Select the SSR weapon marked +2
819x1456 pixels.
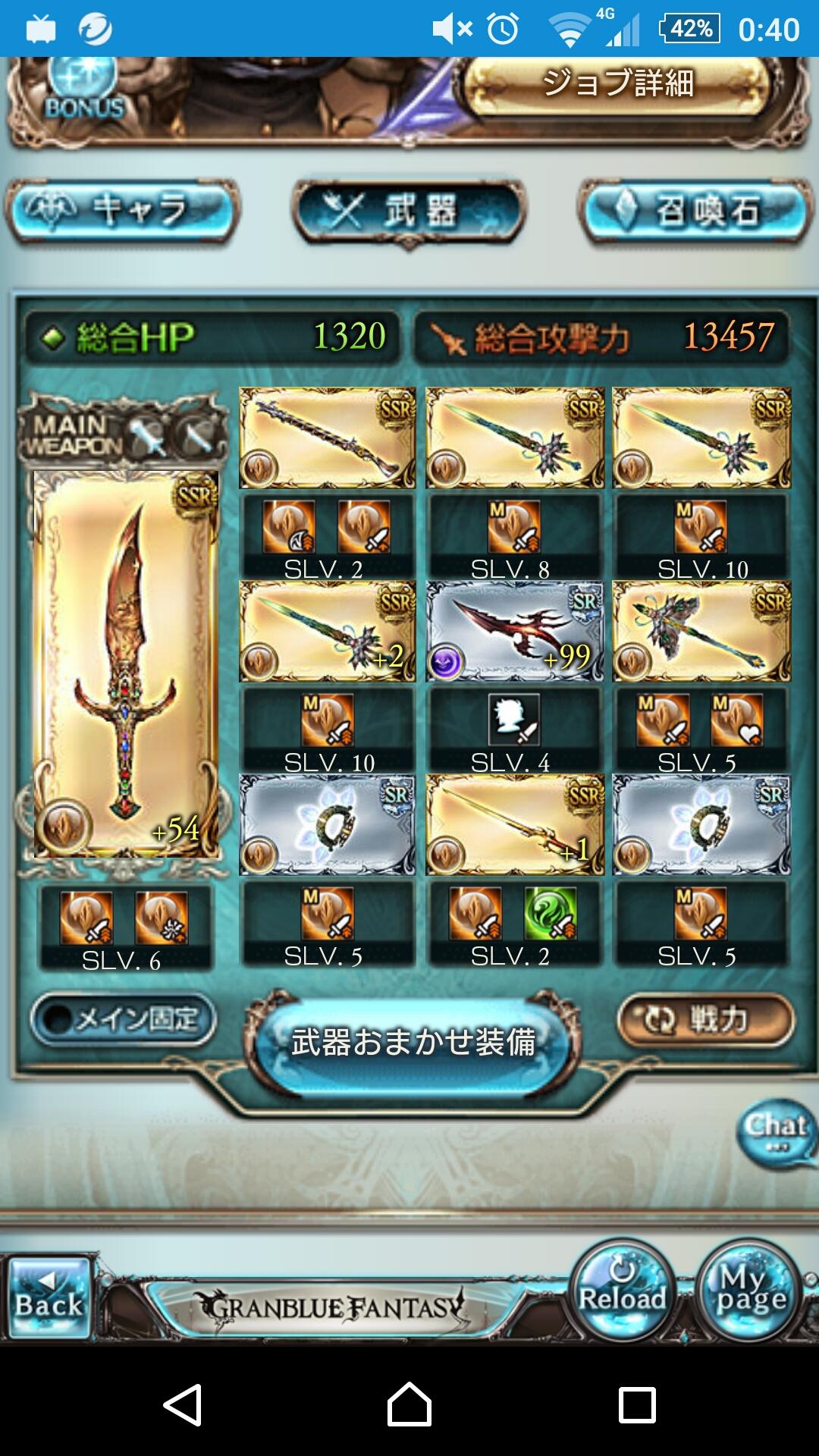tap(327, 631)
